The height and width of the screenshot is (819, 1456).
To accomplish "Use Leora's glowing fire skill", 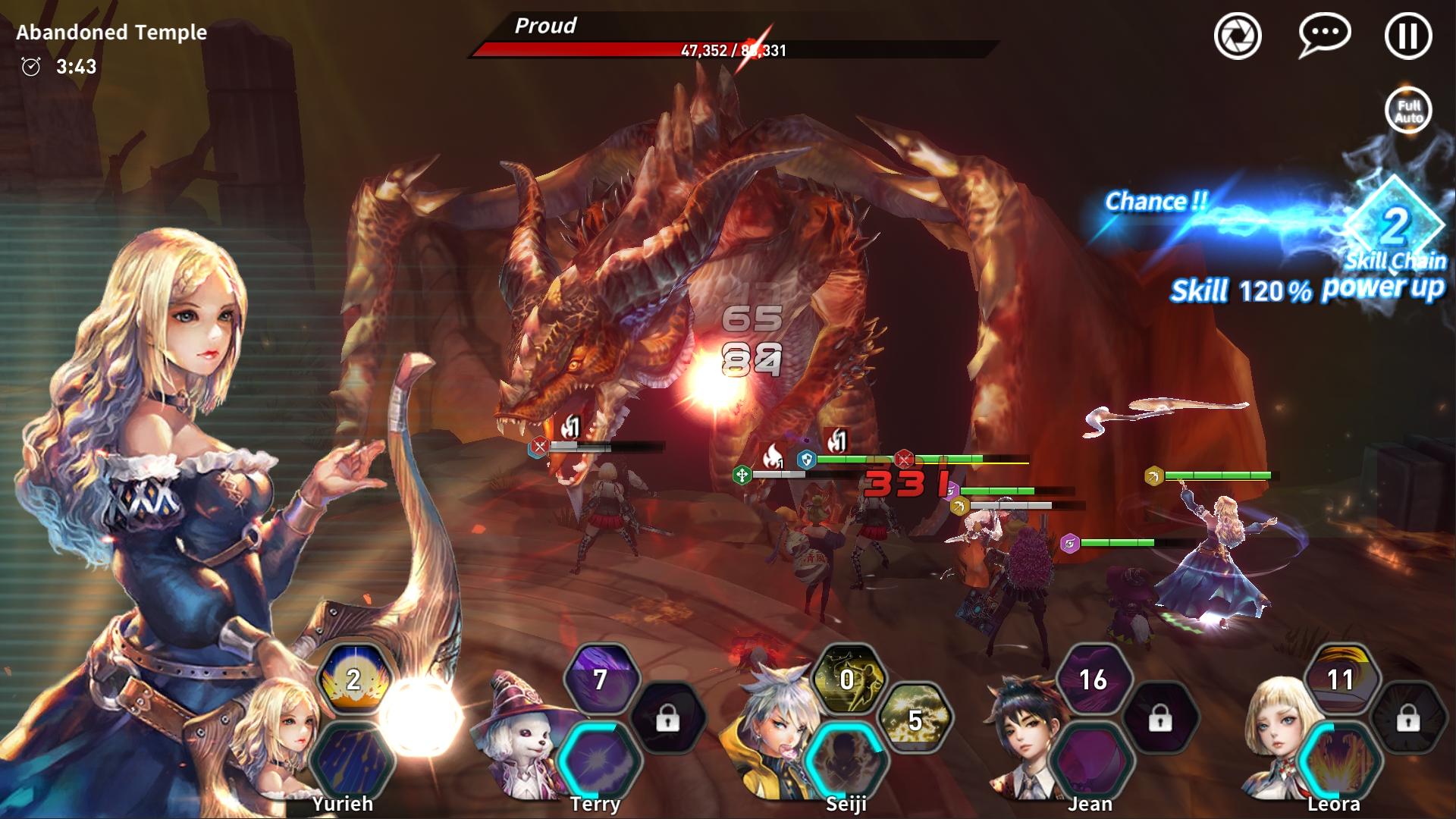I will 1338,758.
